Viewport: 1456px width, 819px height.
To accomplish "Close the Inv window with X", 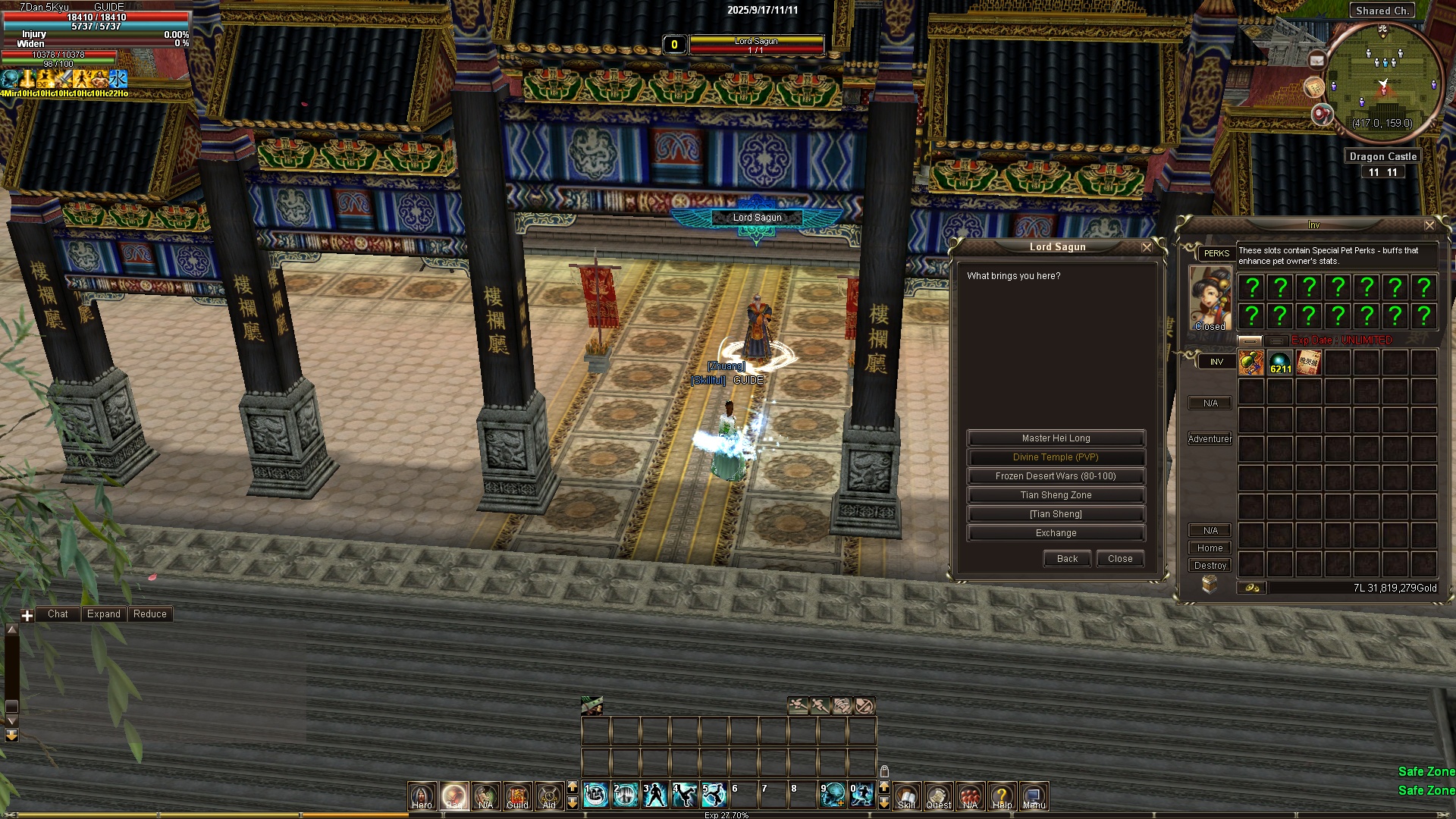I will 1429,225.
